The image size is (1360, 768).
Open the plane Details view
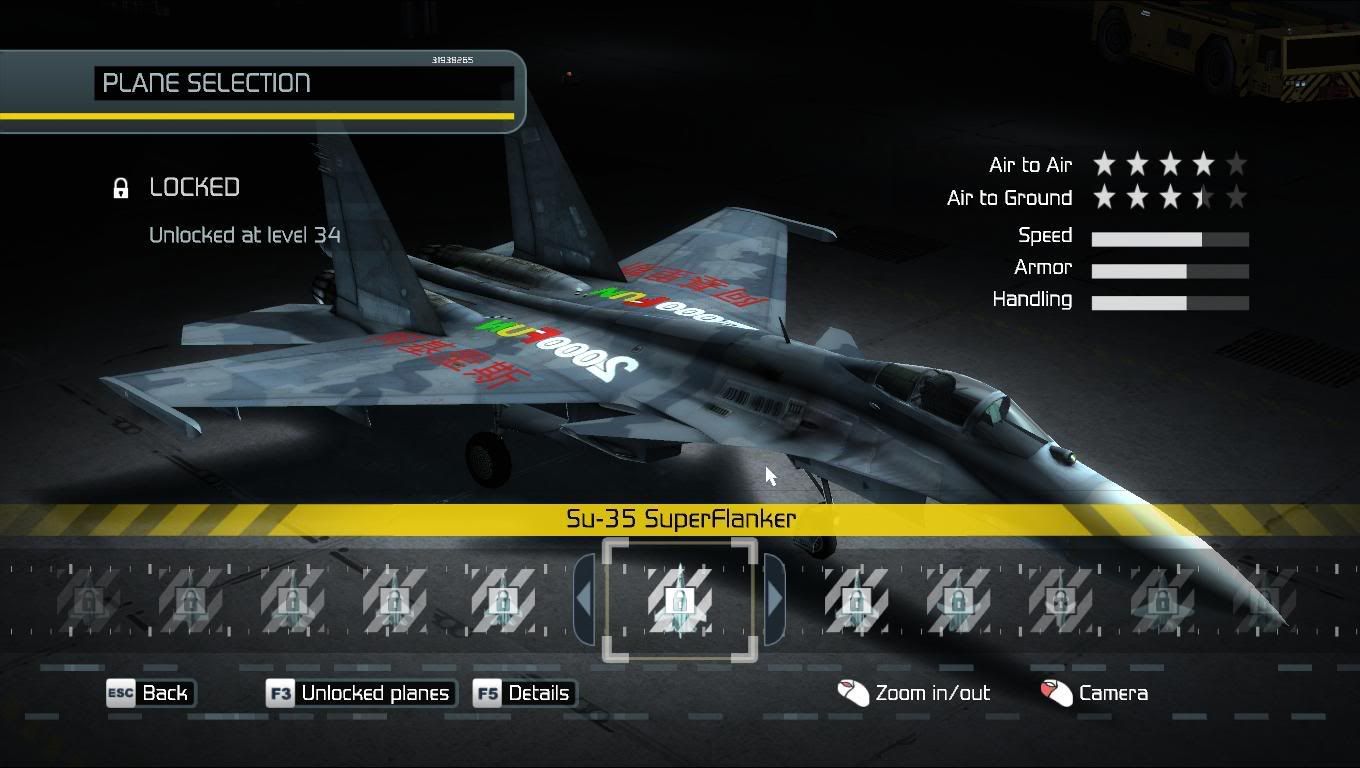coord(526,693)
